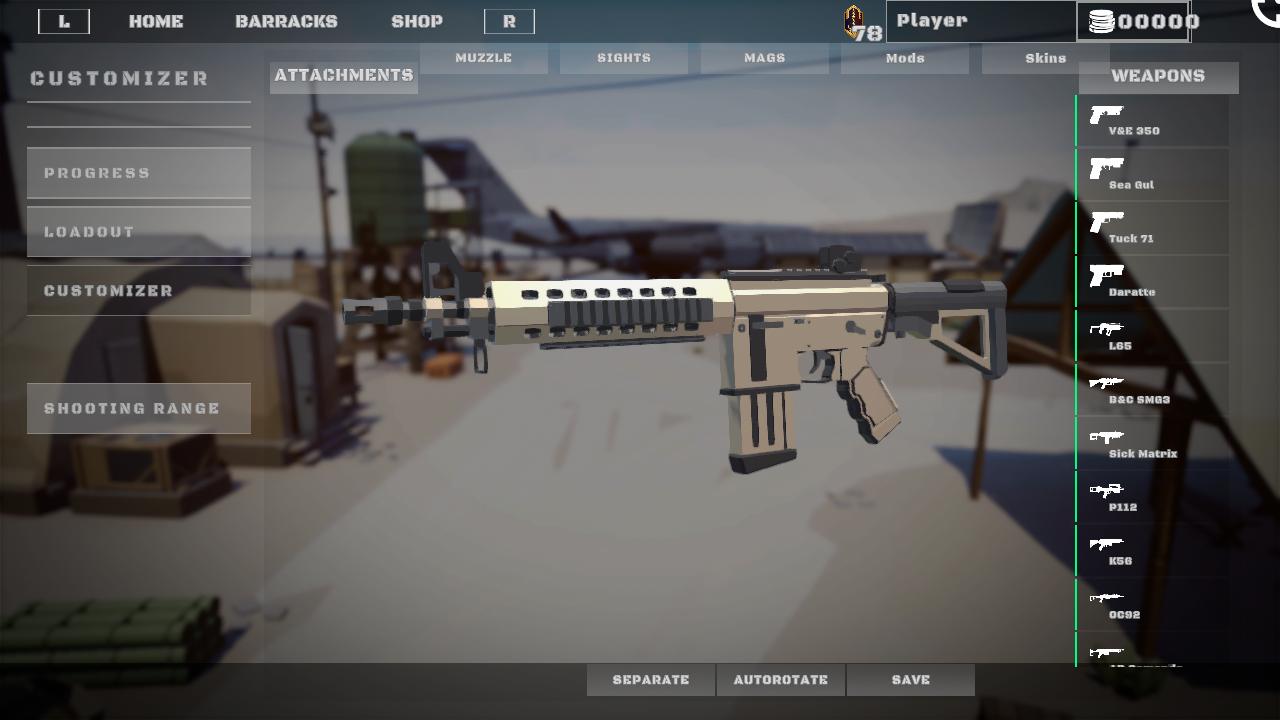Open the Shooting Range
The height and width of the screenshot is (720, 1280).
coord(139,408)
